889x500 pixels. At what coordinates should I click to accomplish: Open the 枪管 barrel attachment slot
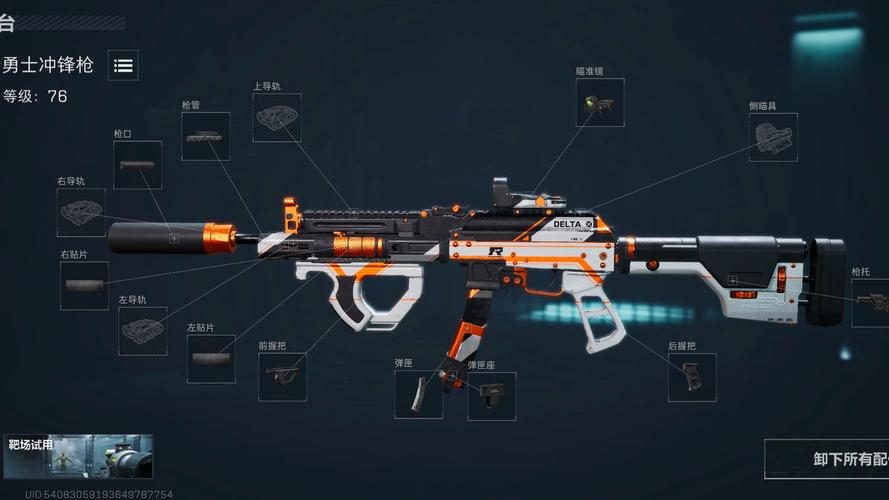click(205, 136)
